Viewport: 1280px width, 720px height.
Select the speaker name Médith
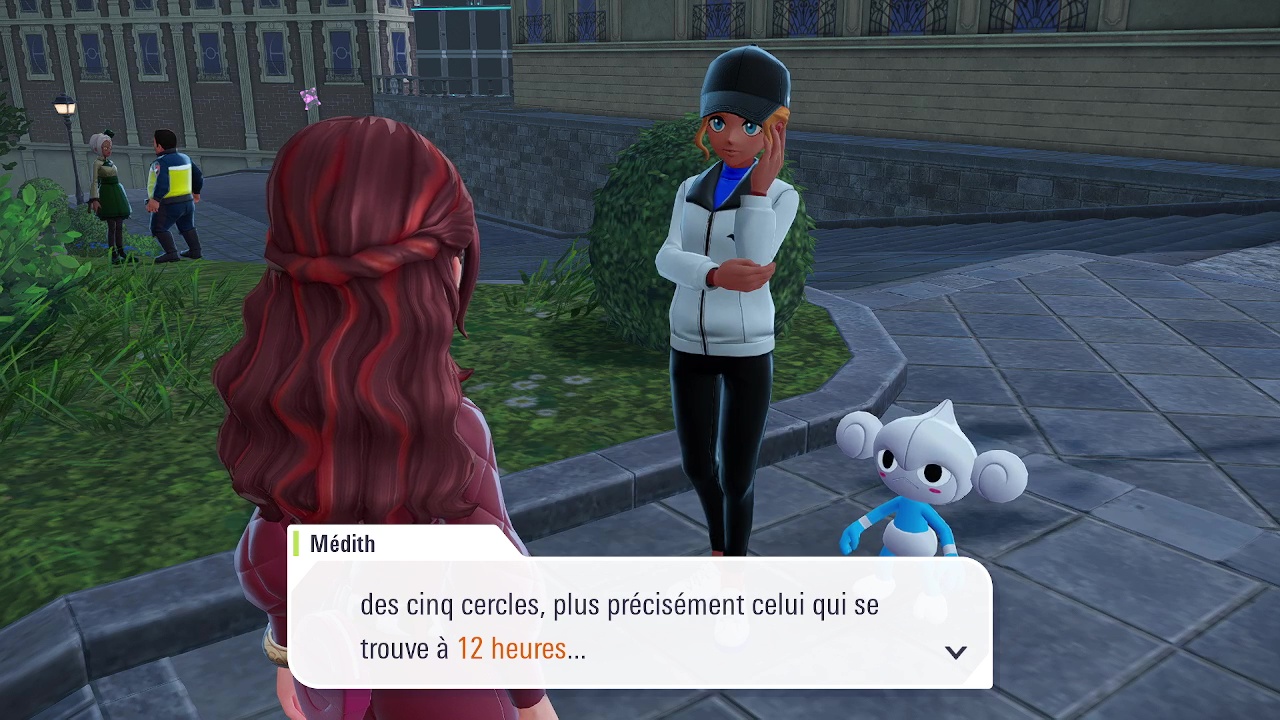point(341,543)
